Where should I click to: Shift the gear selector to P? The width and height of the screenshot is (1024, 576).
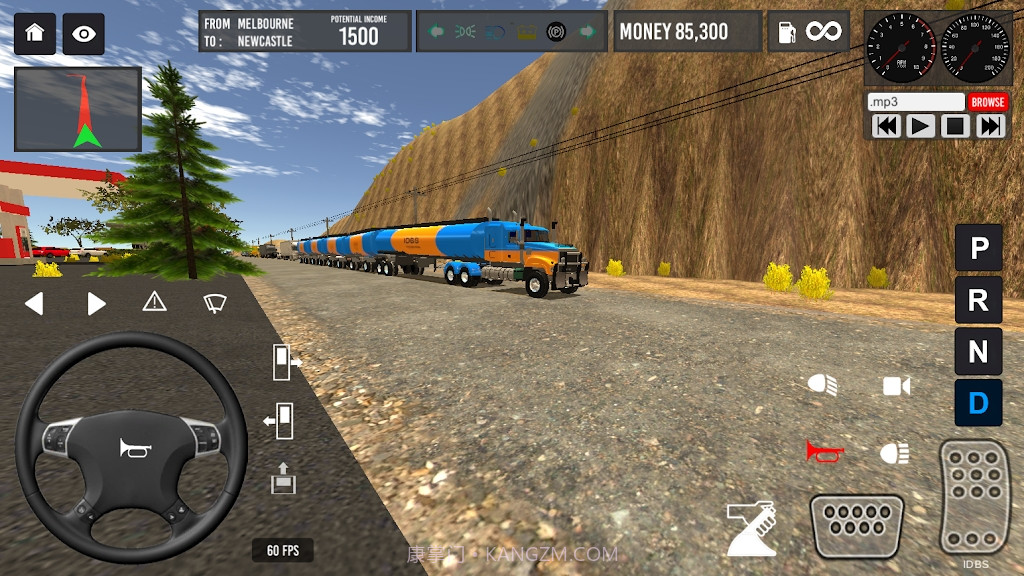coord(978,247)
